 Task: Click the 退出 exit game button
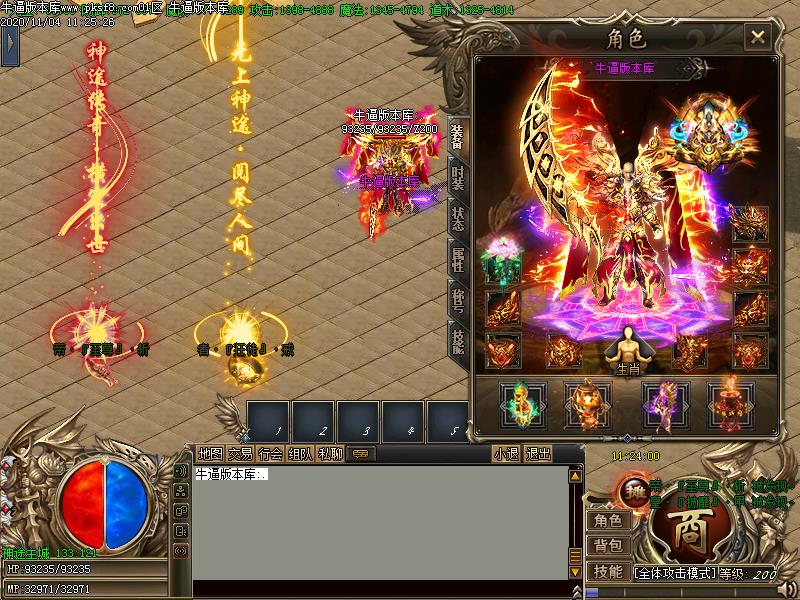pyautogui.click(x=538, y=454)
